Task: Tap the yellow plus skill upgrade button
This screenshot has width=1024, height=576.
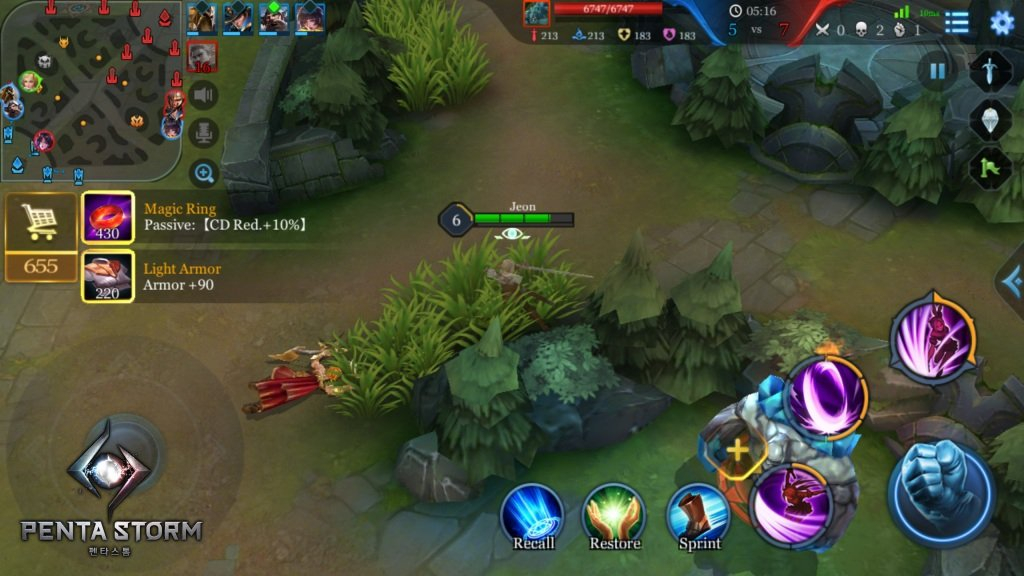Action: [737, 450]
